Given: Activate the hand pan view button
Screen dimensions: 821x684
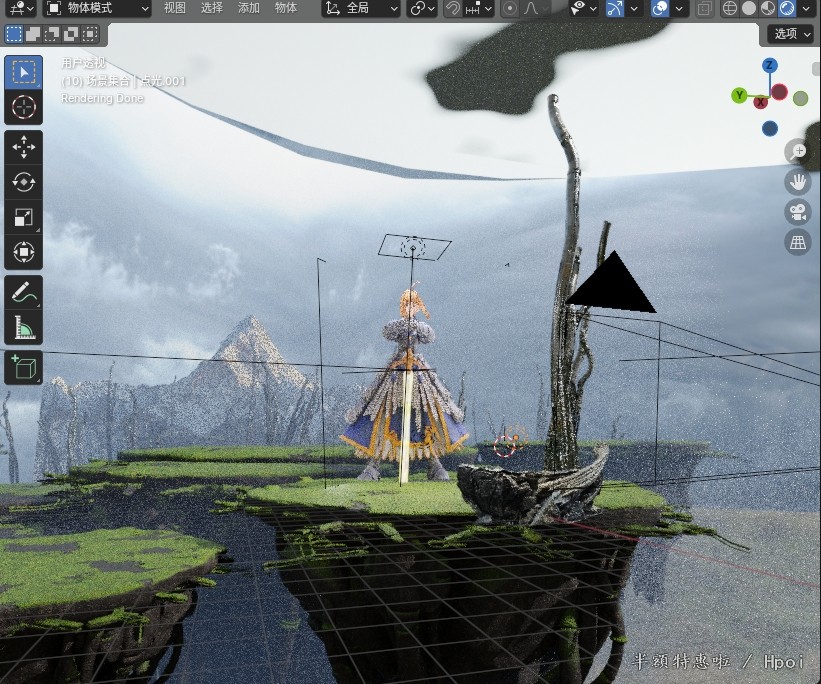Looking at the screenshot, I should tap(797, 181).
